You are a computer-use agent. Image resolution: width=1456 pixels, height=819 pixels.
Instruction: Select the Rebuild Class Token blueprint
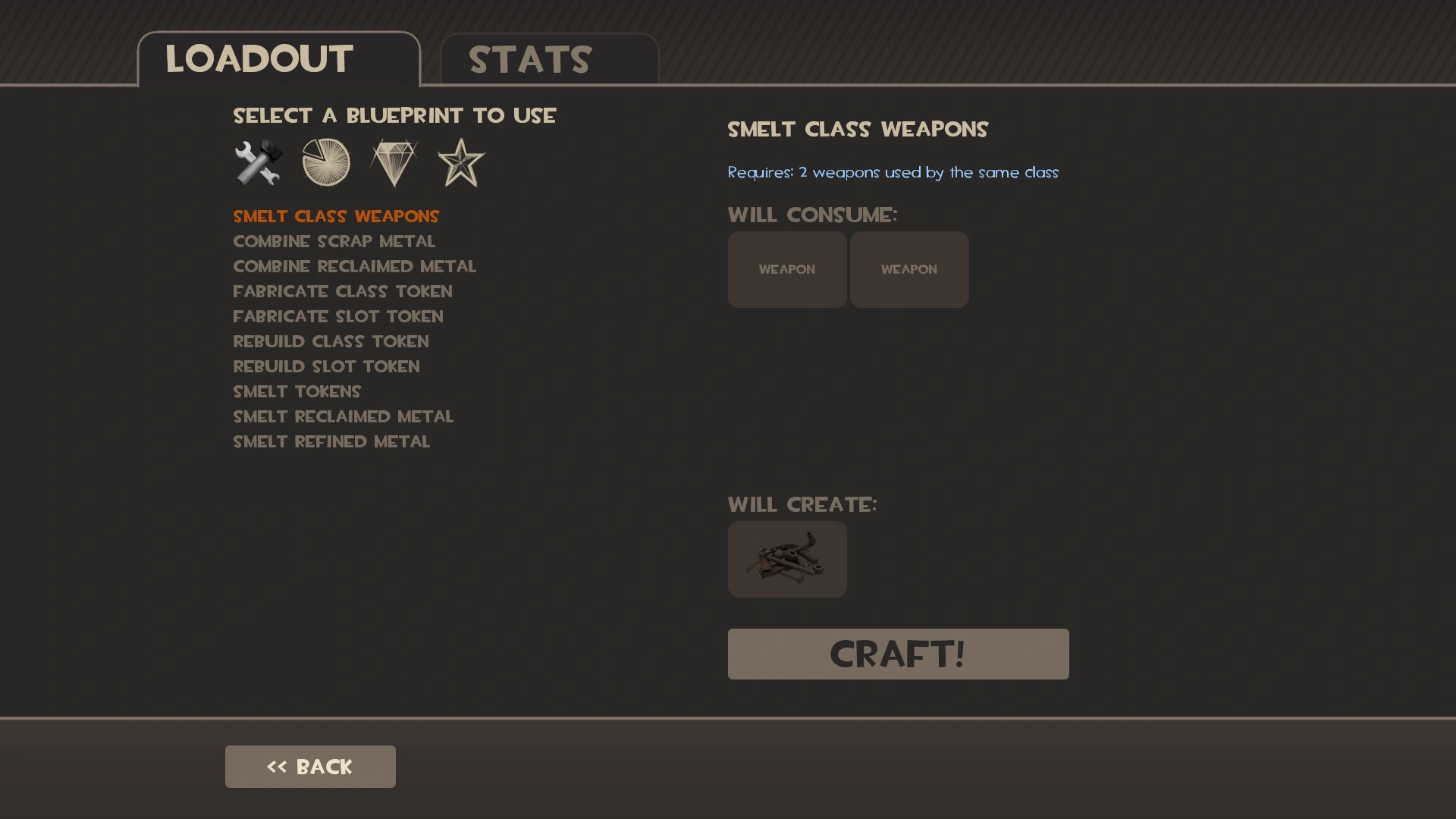331,341
